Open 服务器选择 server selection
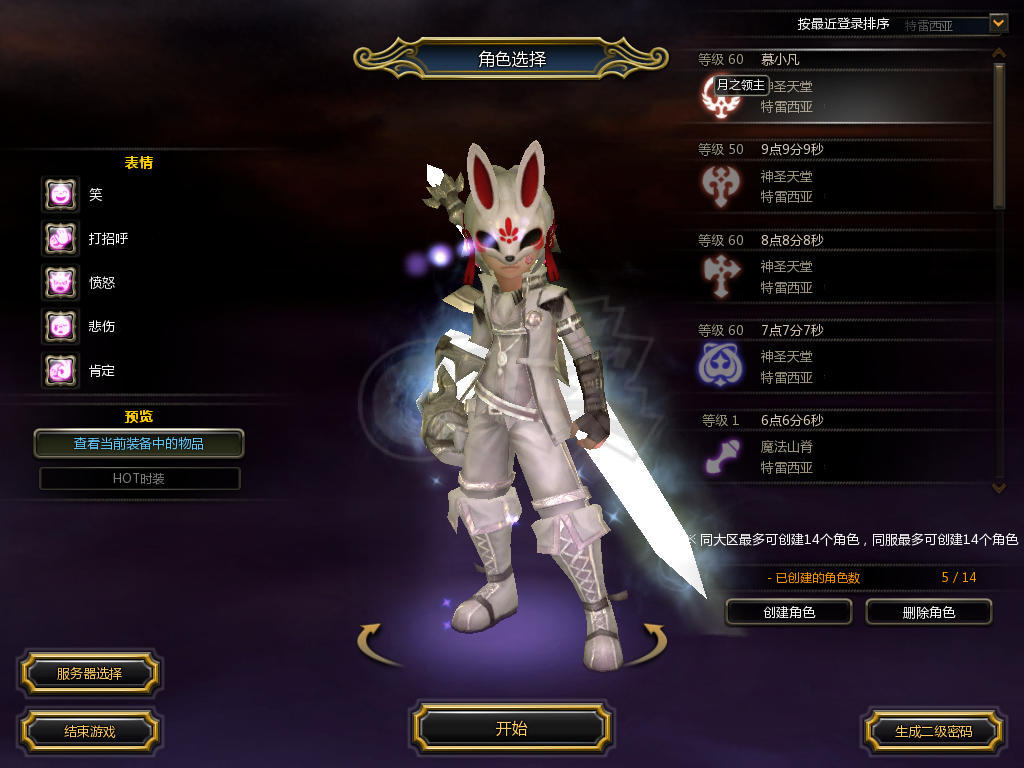The width and height of the screenshot is (1024, 768). click(x=89, y=673)
